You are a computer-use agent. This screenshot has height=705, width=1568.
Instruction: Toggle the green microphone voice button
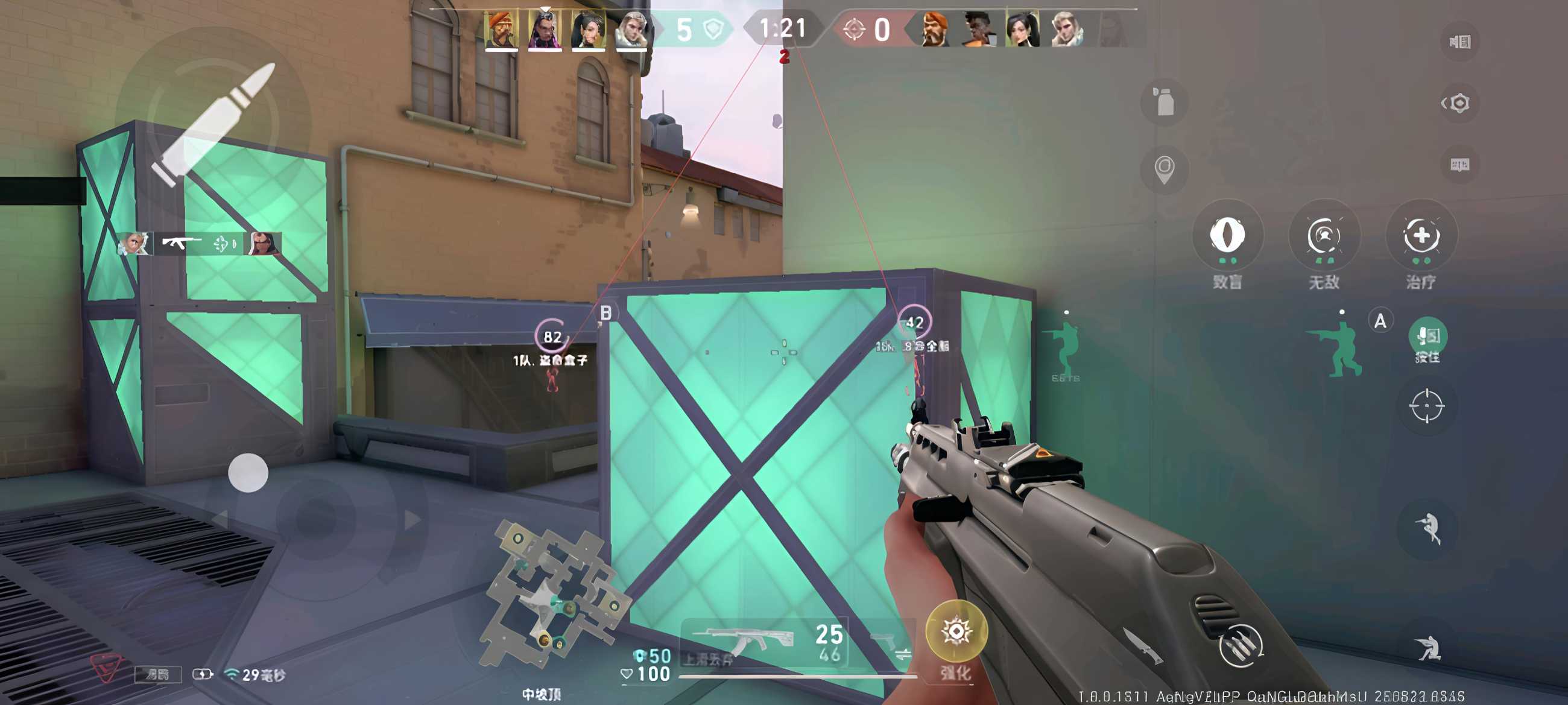tap(1427, 337)
